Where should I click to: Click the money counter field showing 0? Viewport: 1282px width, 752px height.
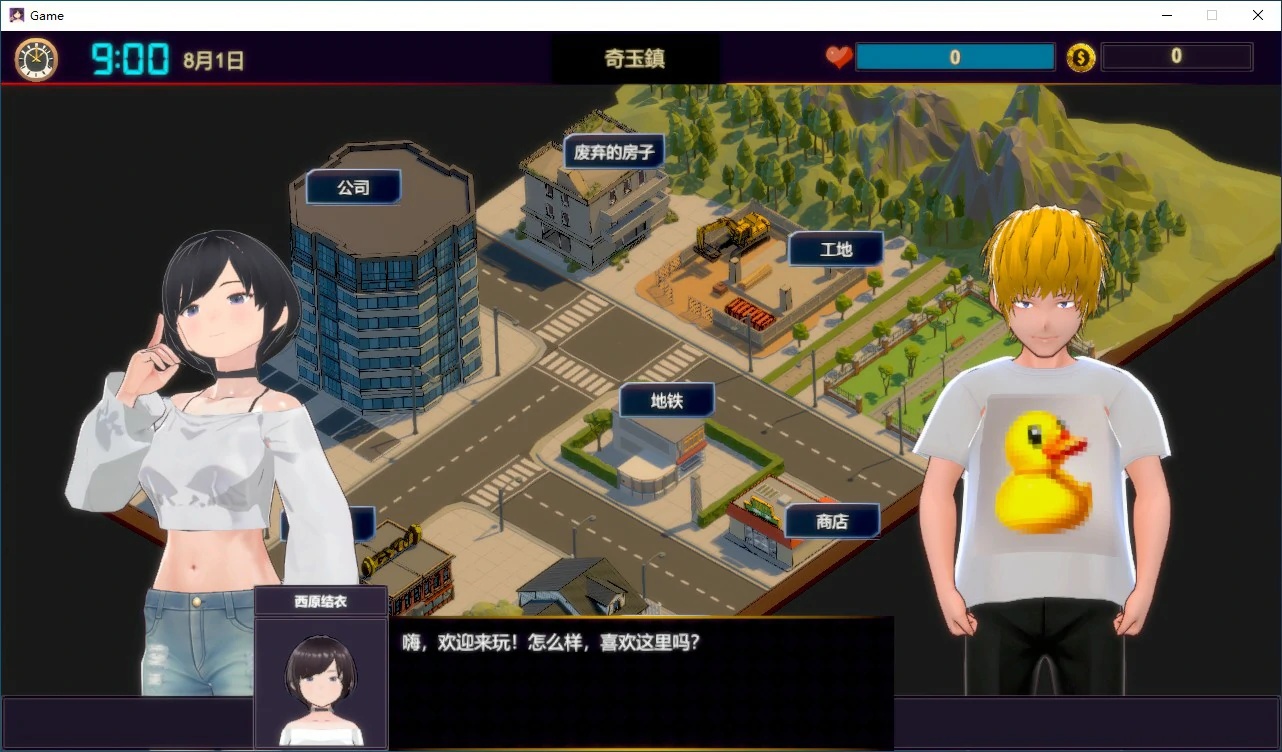[x=1177, y=57]
